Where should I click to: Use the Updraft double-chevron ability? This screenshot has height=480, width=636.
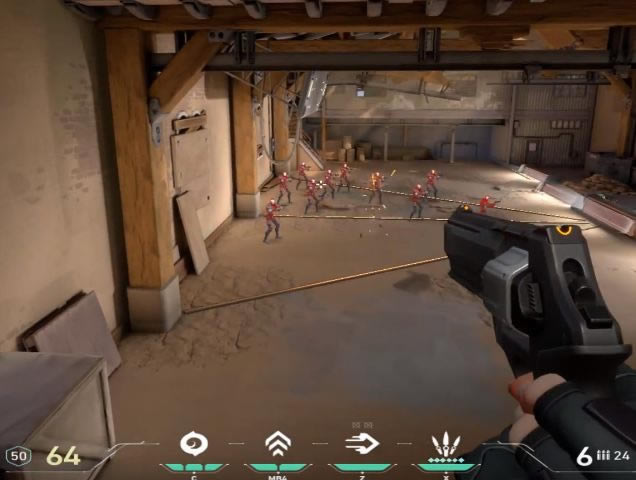pyautogui.click(x=278, y=443)
